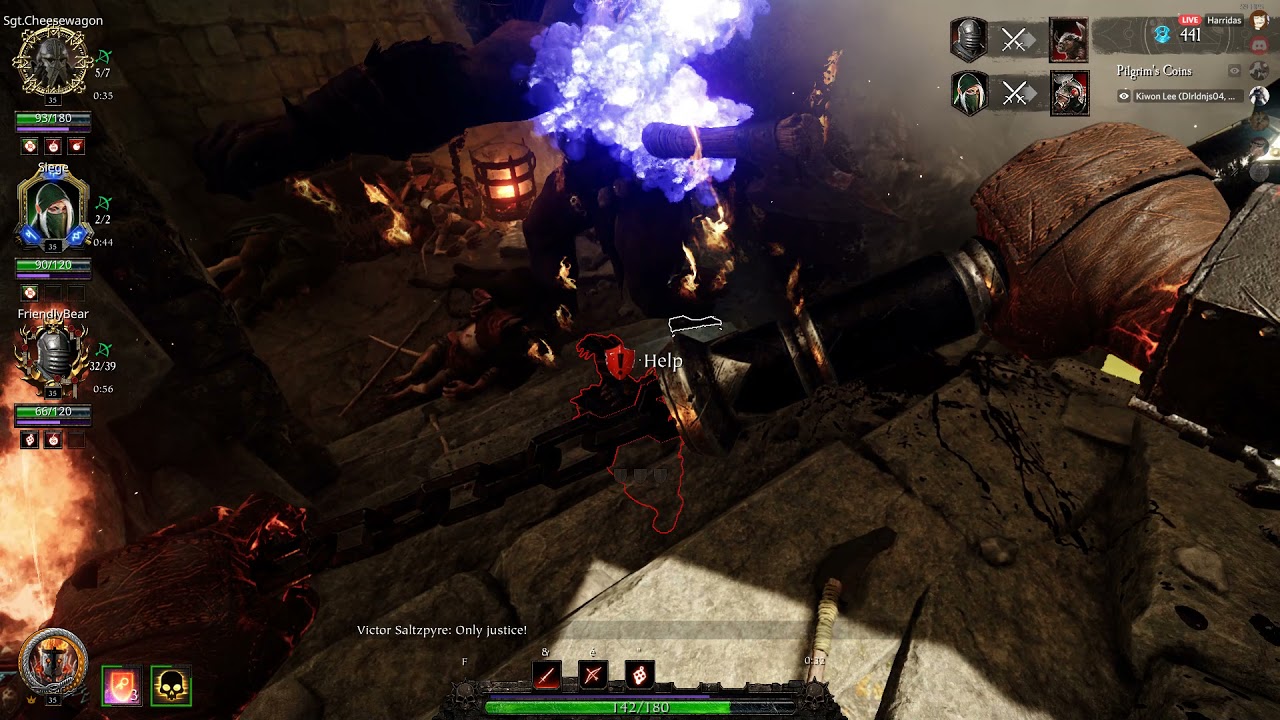The width and height of the screenshot is (1280, 720).
Task: Select Sgt.Cheesewagon's dwarf portrait
Action: click(53, 62)
